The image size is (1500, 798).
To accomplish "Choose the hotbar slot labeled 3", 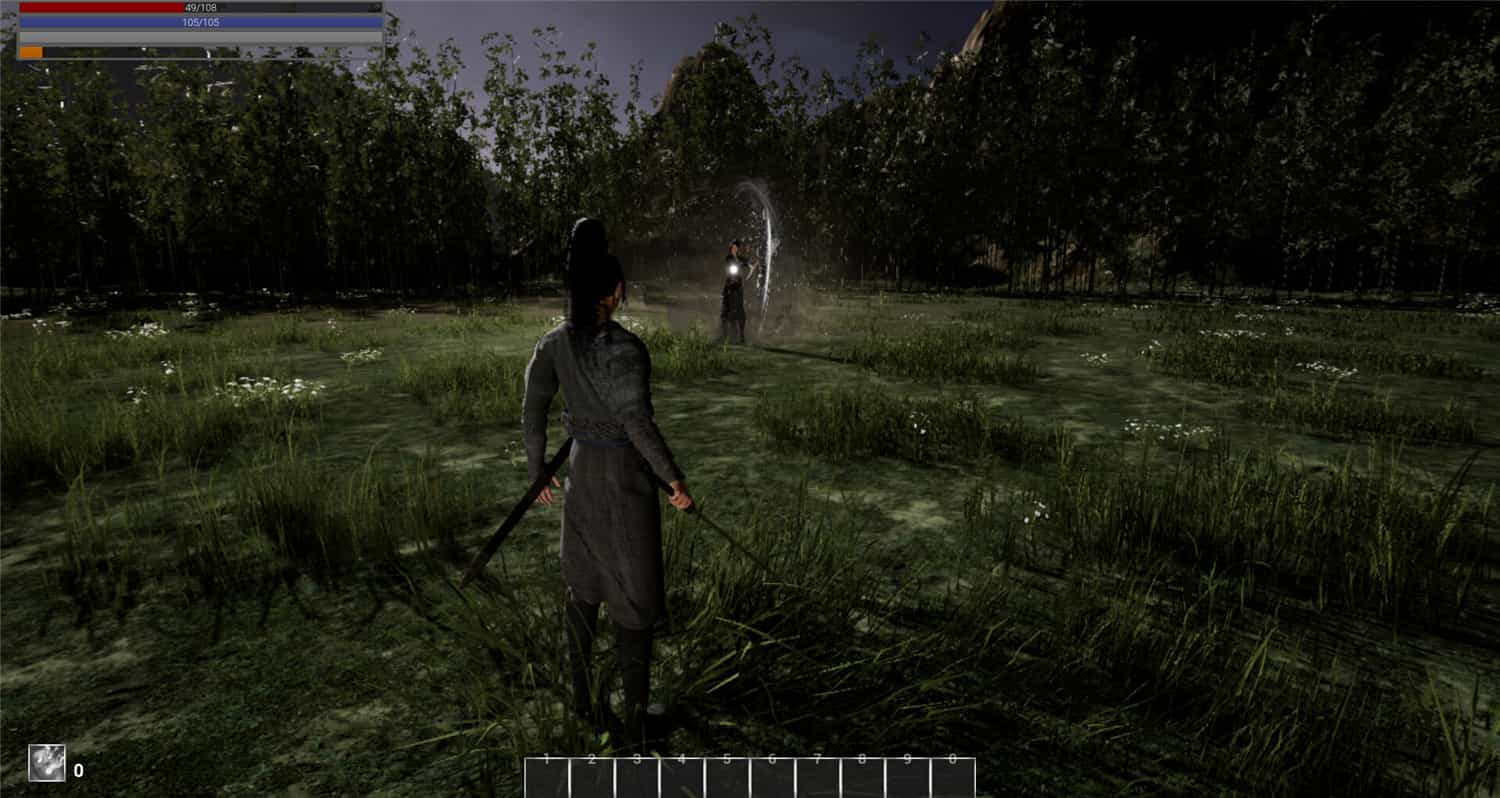I will 637,777.
